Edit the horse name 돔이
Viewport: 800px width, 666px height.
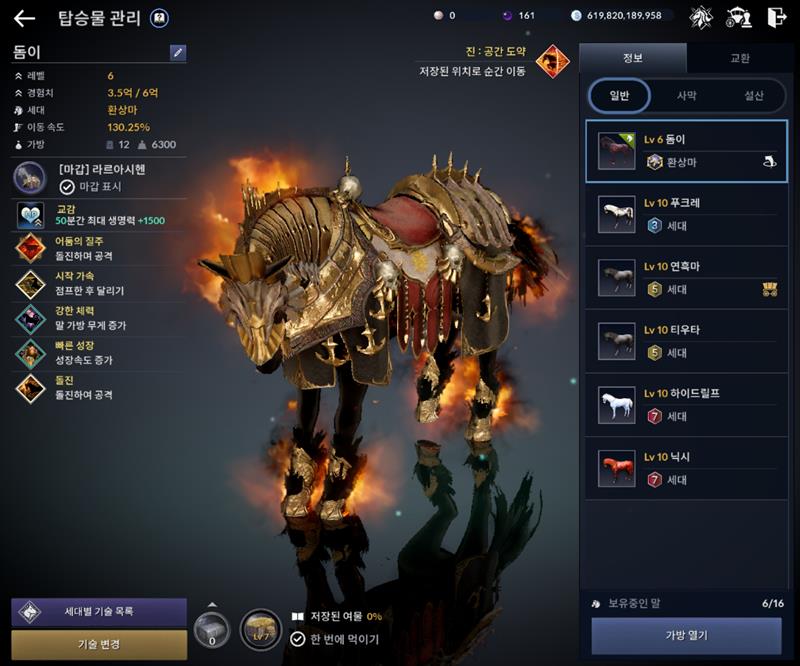(178, 52)
